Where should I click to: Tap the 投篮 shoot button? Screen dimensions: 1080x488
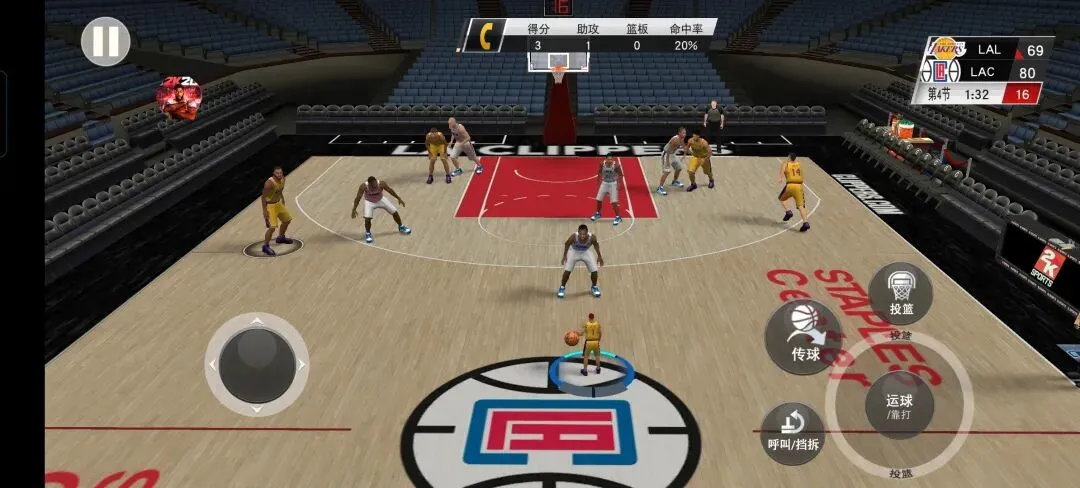pos(900,294)
